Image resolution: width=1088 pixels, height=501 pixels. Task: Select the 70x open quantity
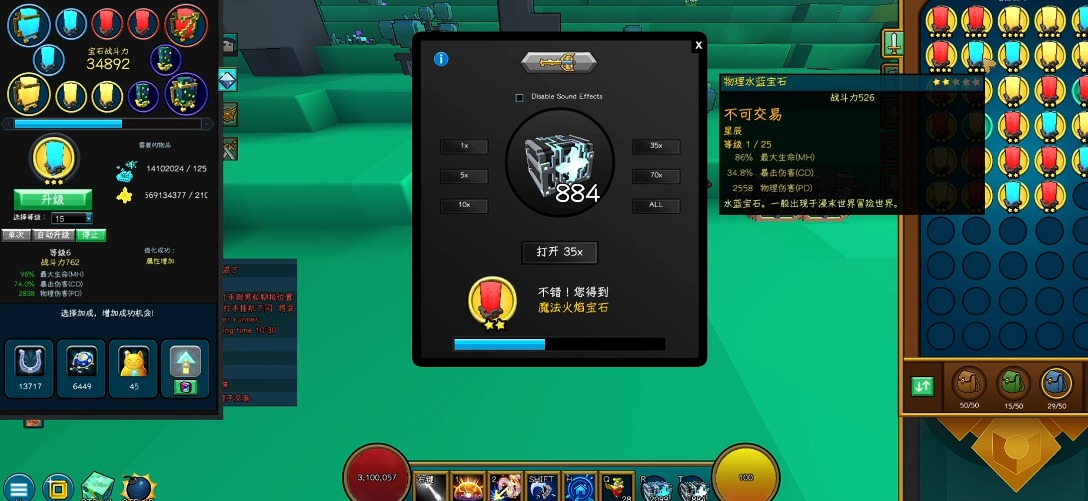[x=656, y=175]
